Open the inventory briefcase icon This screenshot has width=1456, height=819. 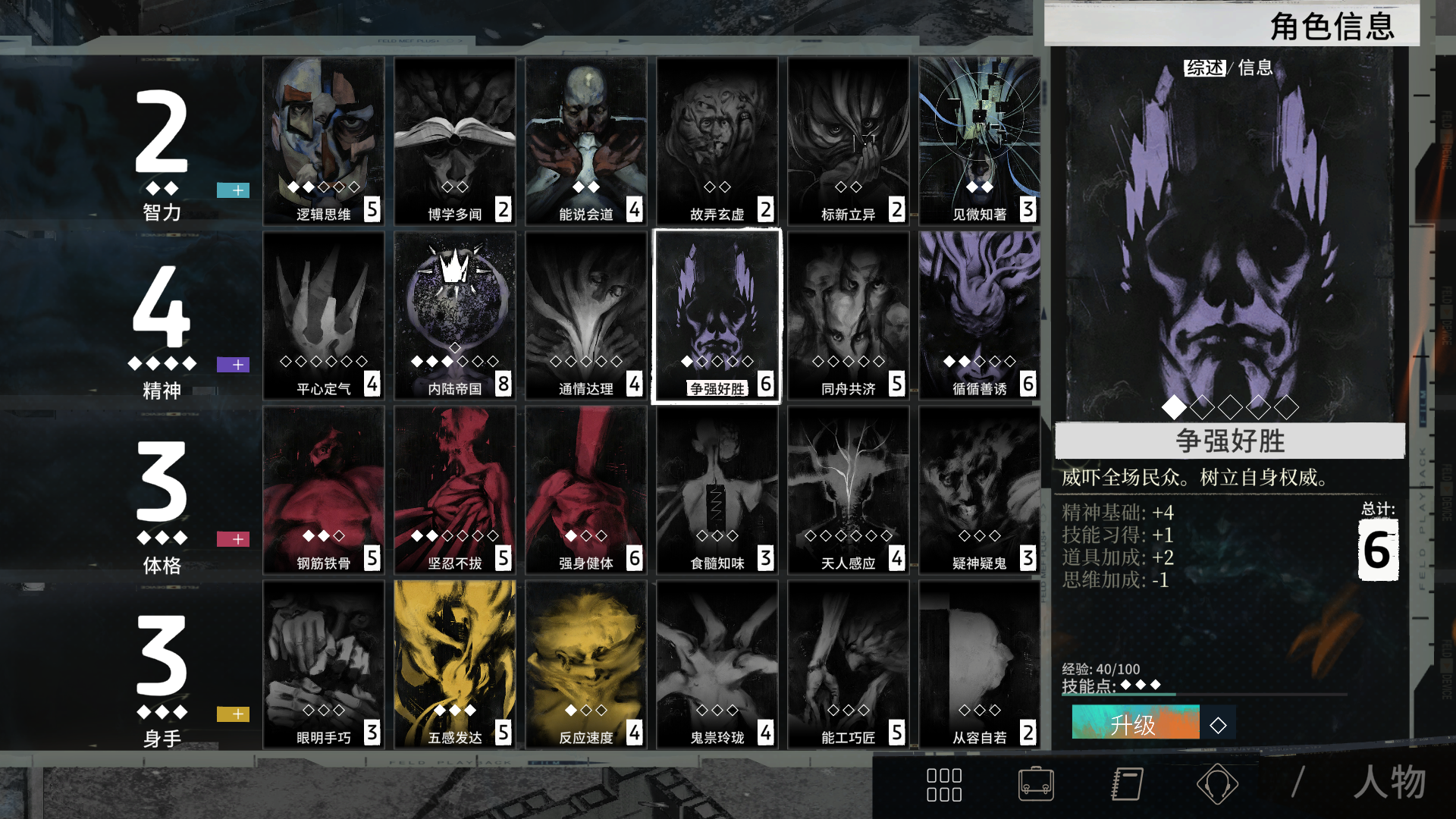click(1035, 784)
